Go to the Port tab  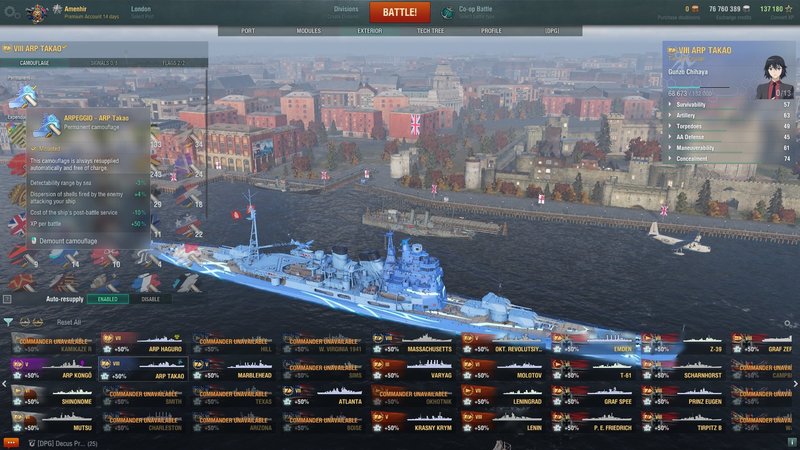click(248, 31)
